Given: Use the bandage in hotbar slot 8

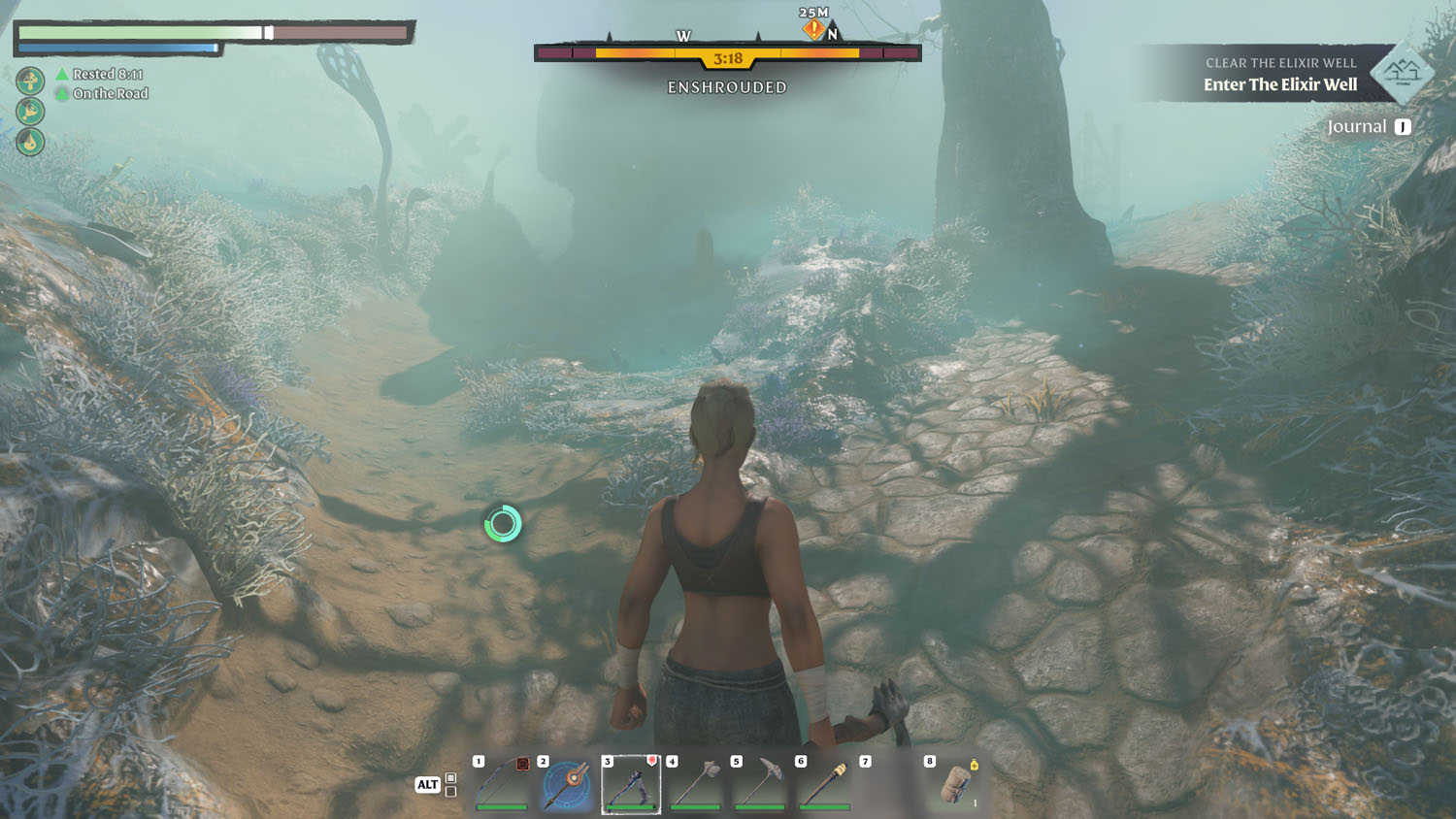Looking at the screenshot, I should coord(954,784).
